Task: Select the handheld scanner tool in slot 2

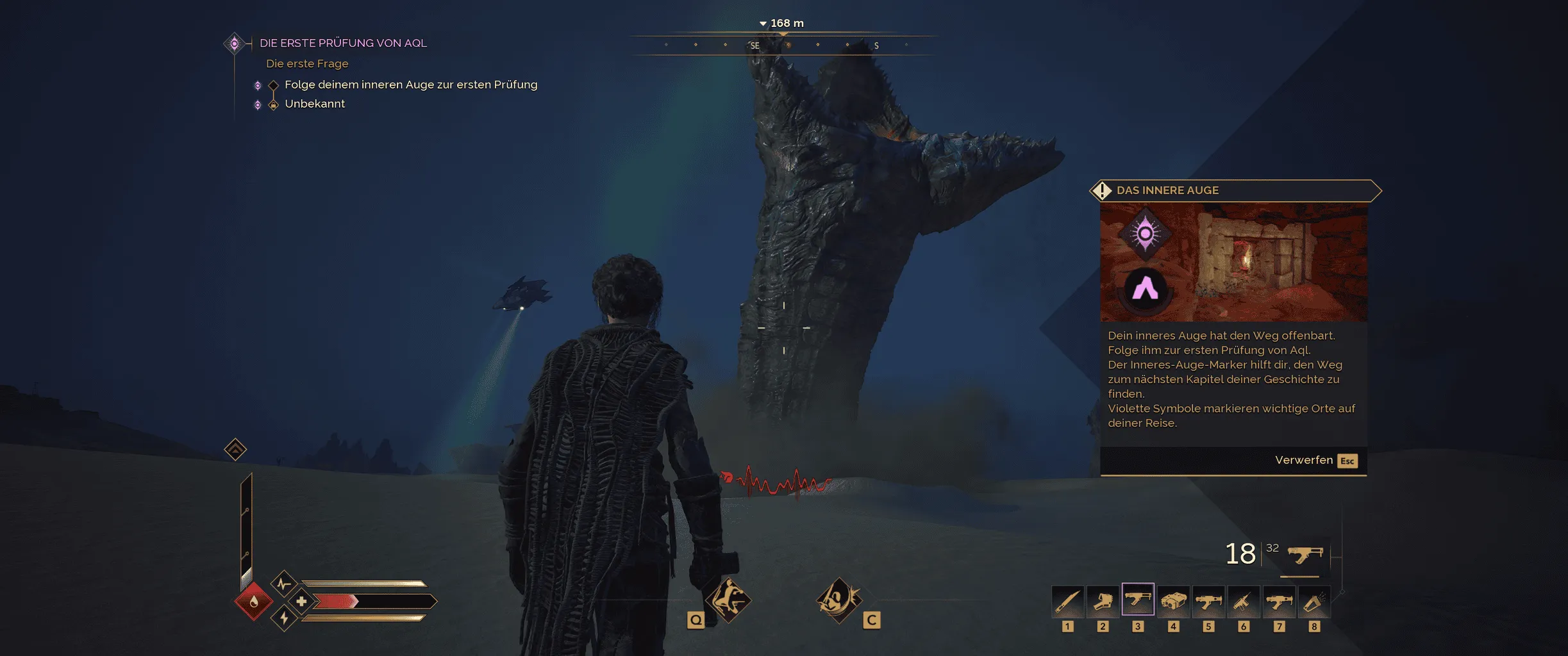Action: [1103, 601]
